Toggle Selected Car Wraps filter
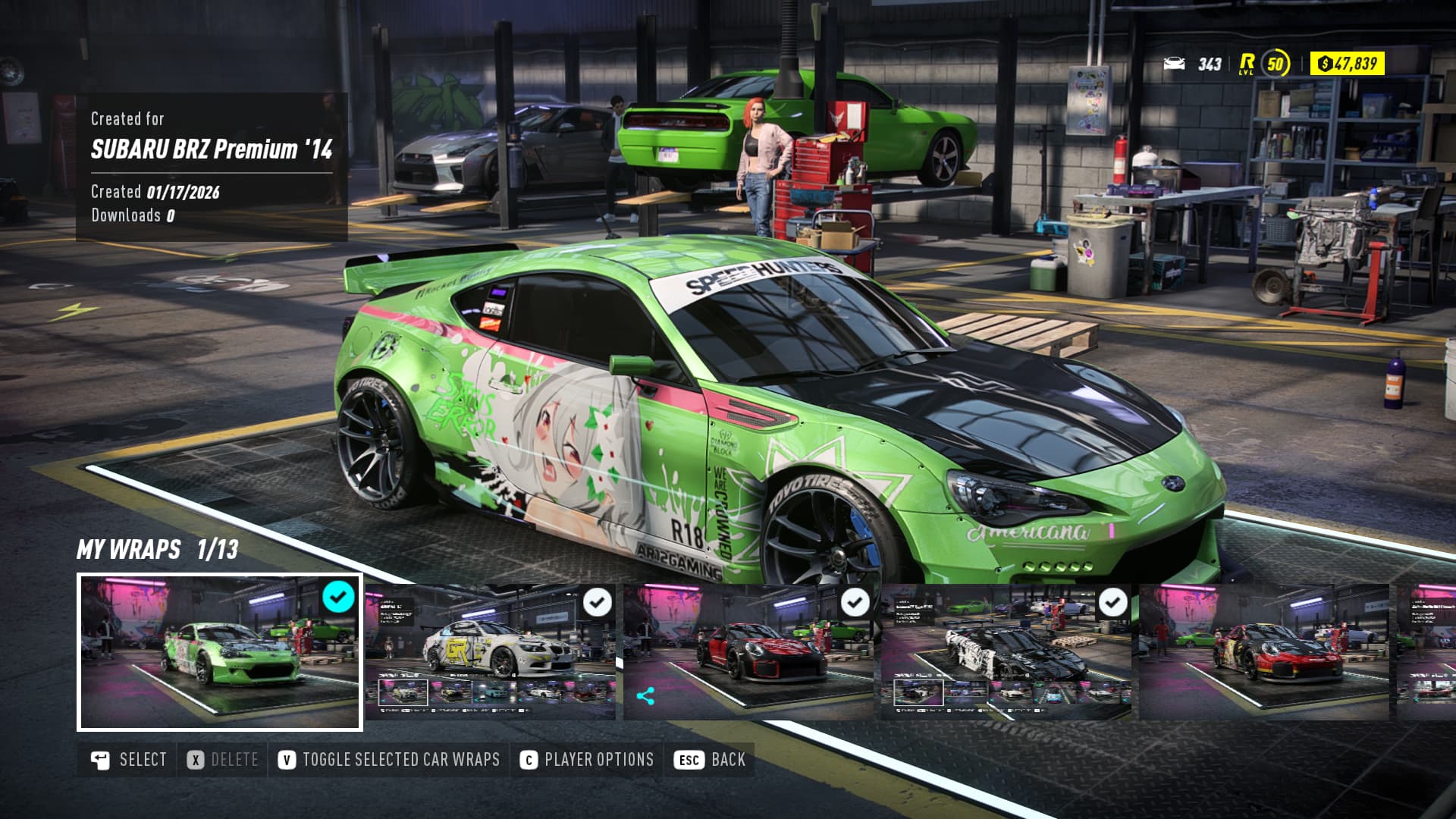The image size is (1456, 819). [389, 760]
